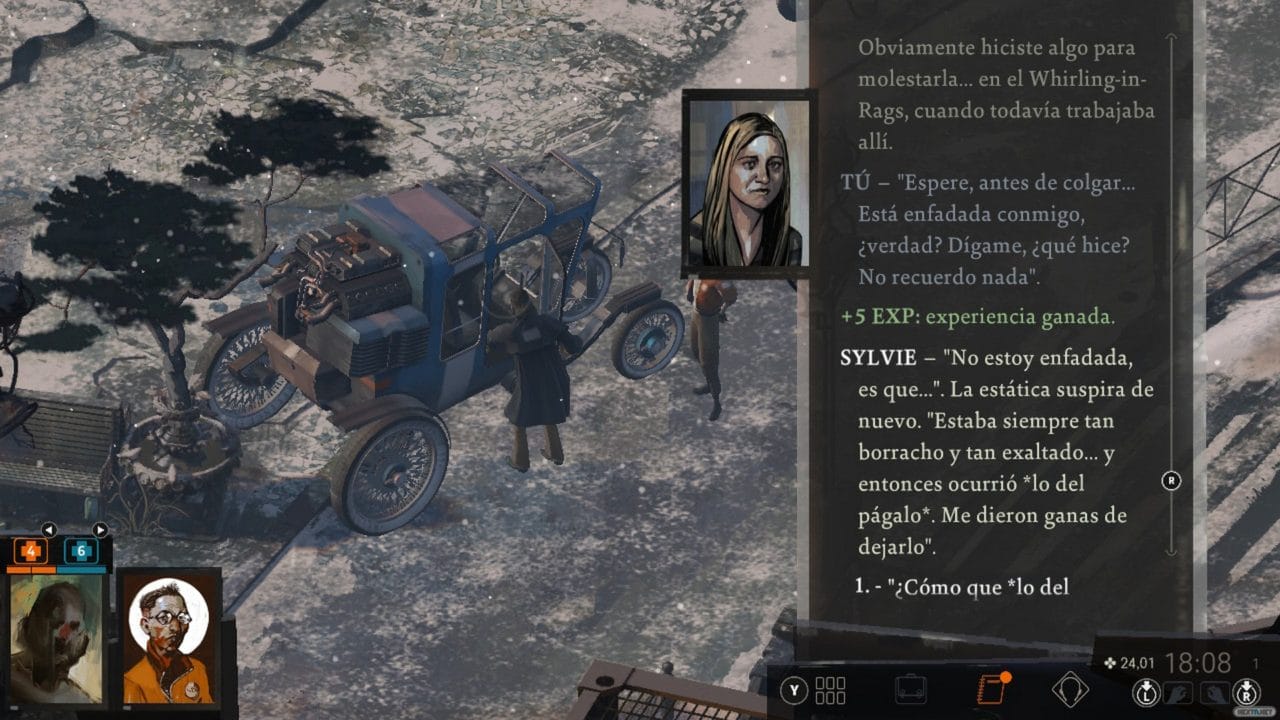The width and height of the screenshot is (1280, 720).
Task: Click the blue morale cross showing 6
Action: click(x=82, y=551)
